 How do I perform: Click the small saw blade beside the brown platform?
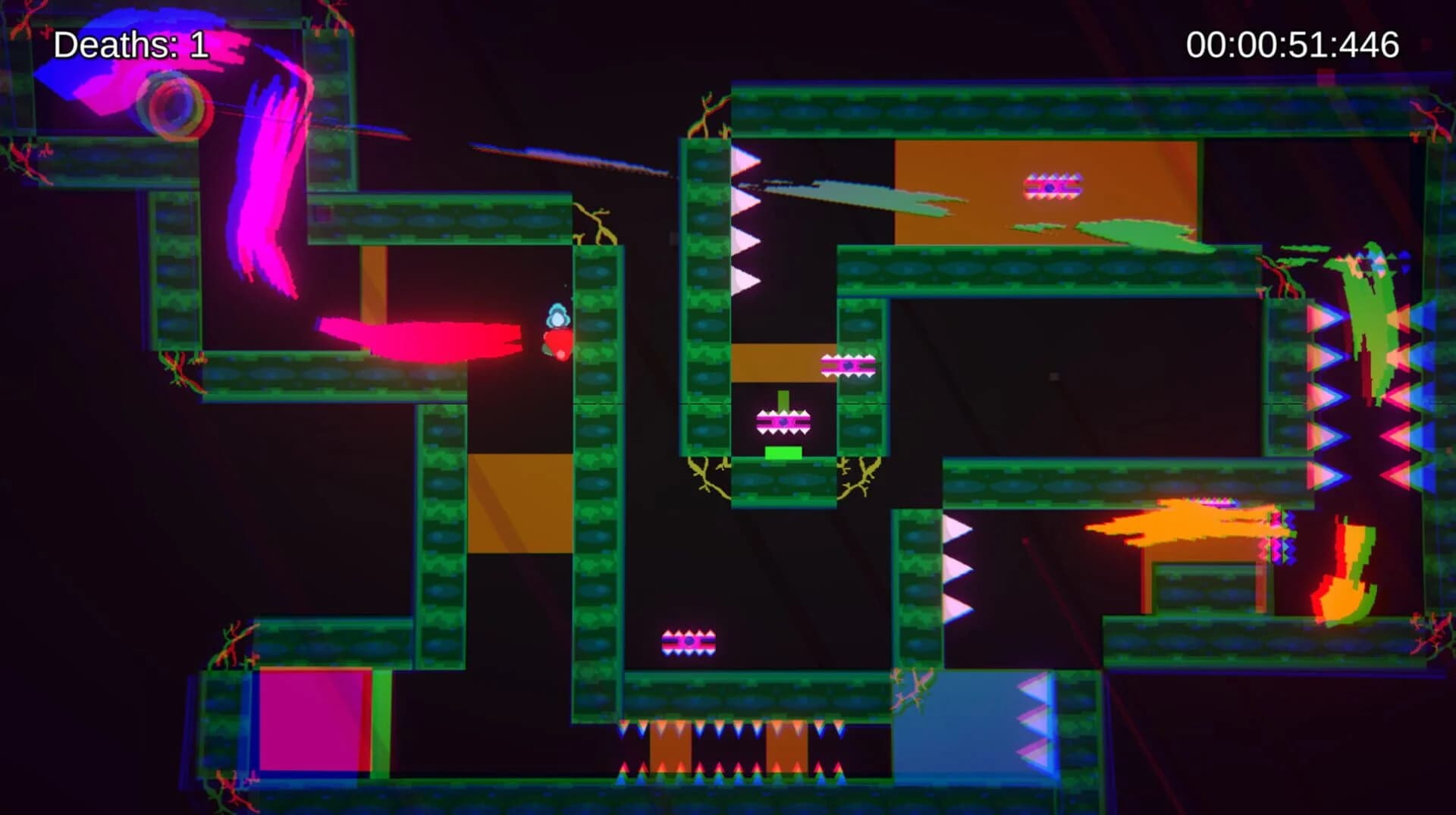coord(847,364)
